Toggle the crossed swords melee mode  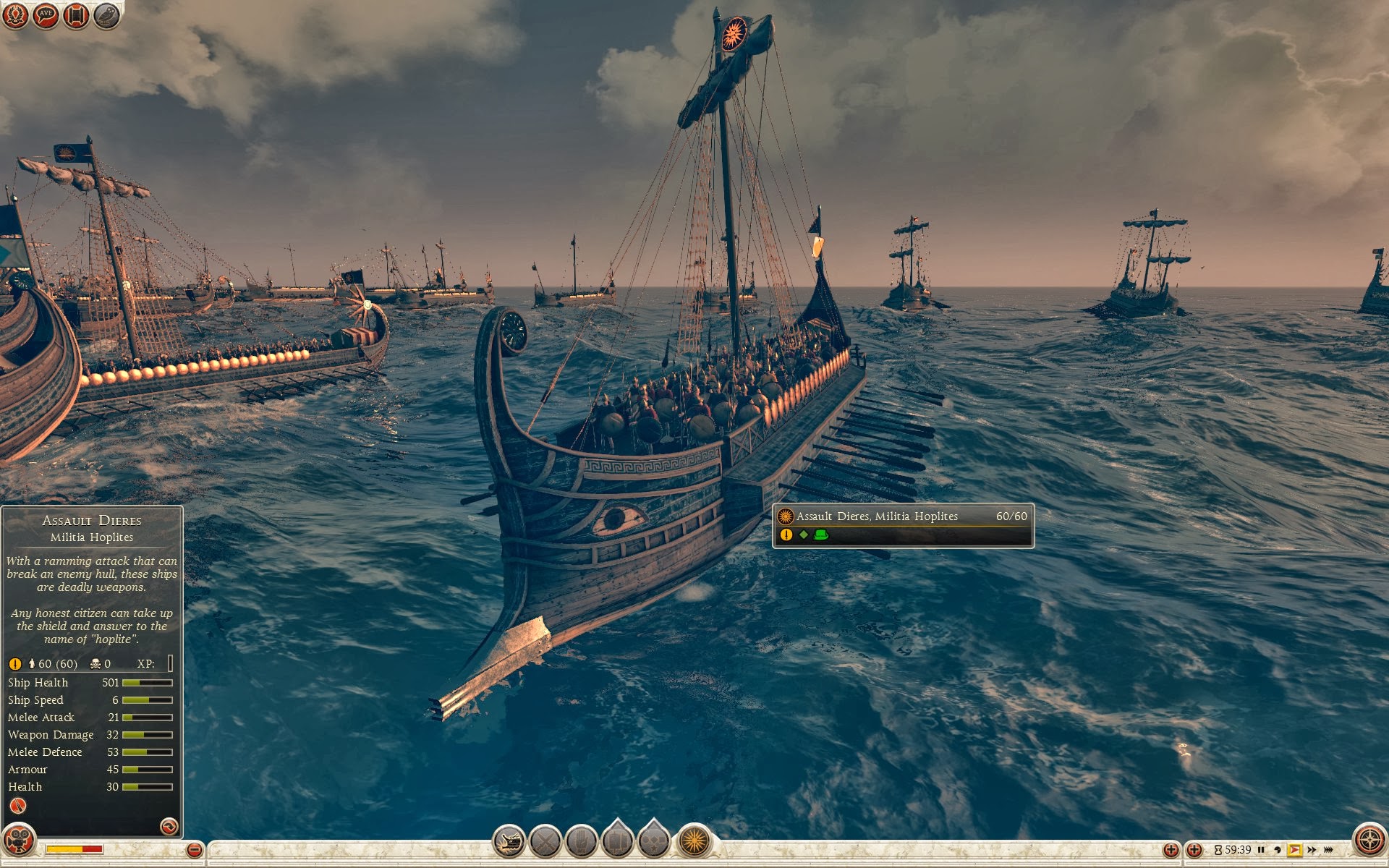click(545, 841)
